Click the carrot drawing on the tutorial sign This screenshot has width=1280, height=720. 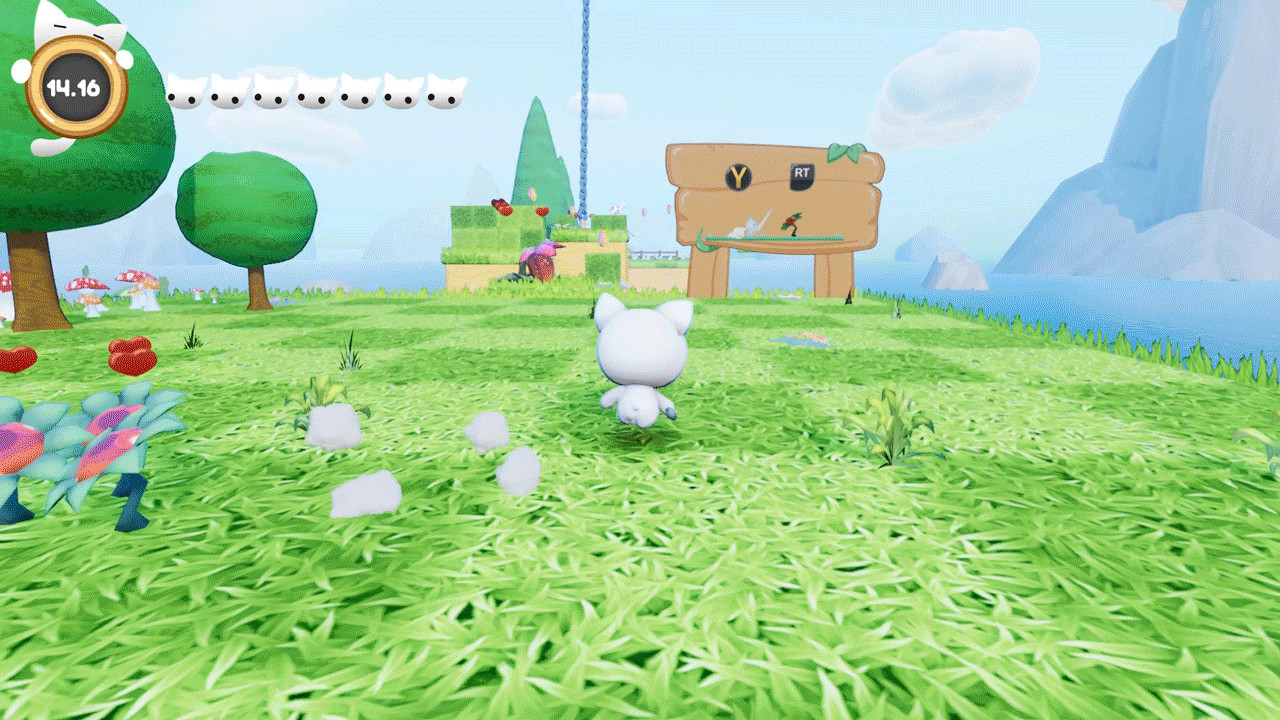[791, 223]
